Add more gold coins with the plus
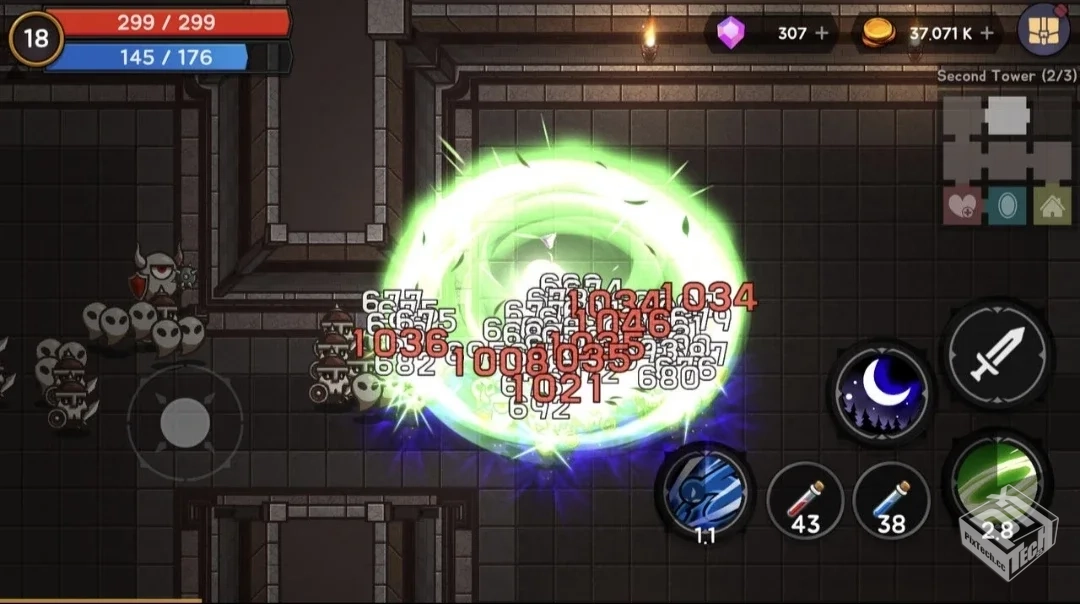The image size is (1080, 604). (x=987, y=33)
